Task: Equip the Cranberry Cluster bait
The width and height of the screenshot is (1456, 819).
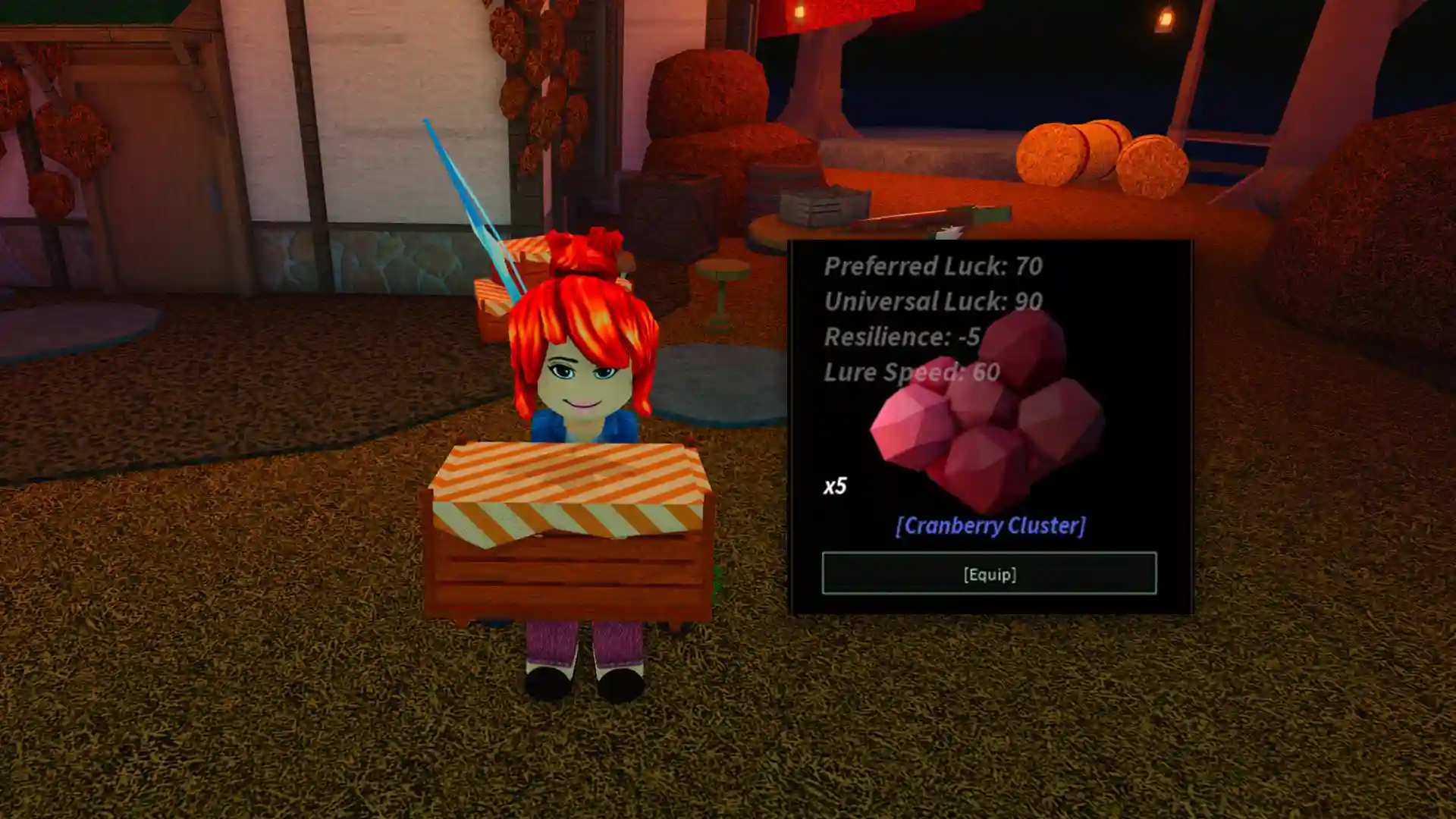Action: [x=989, y=574]
